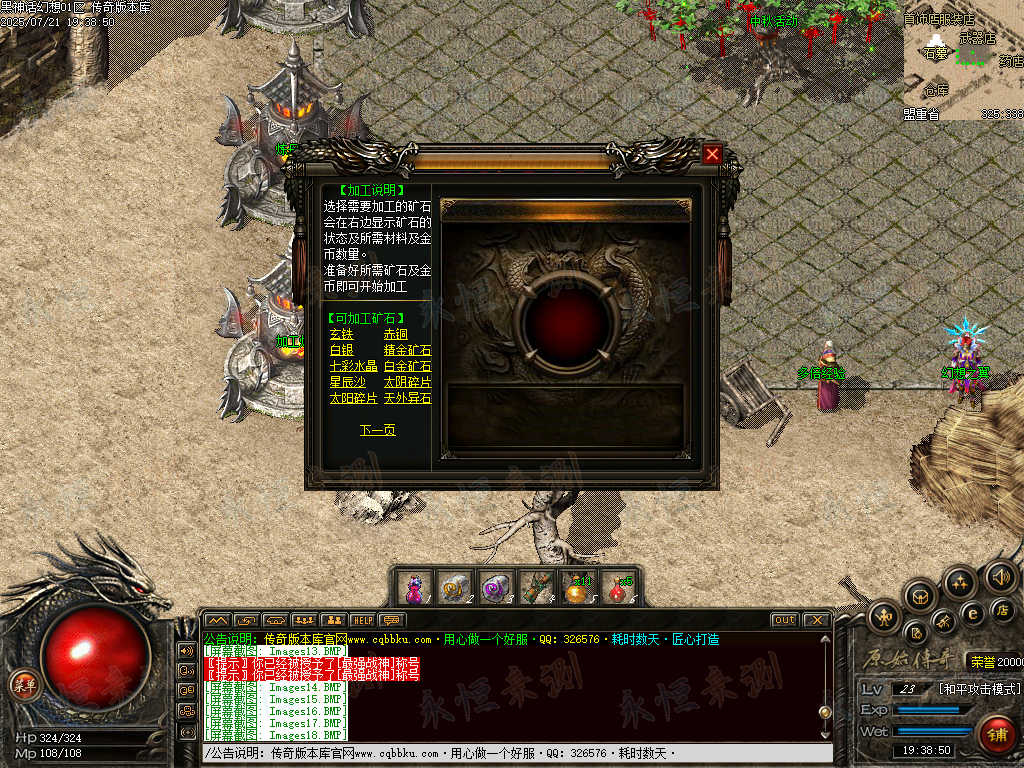Viewport: 1024px width, 768px height.
Task: Select the grey scroll stone in slot 3
Action: (x=495, y=587)
